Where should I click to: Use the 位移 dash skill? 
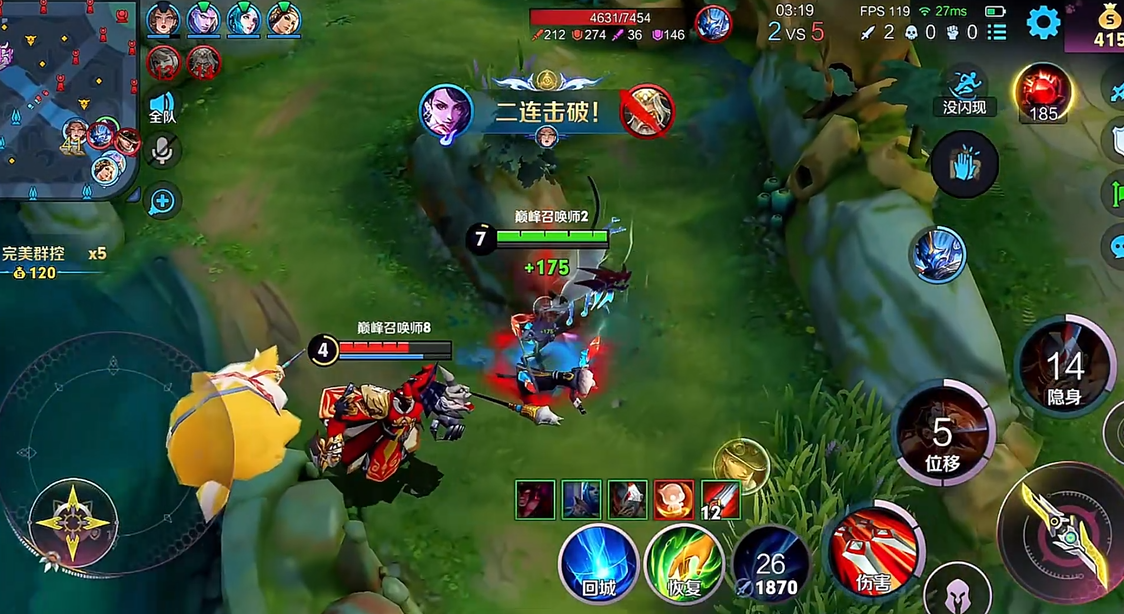[943, 432]
